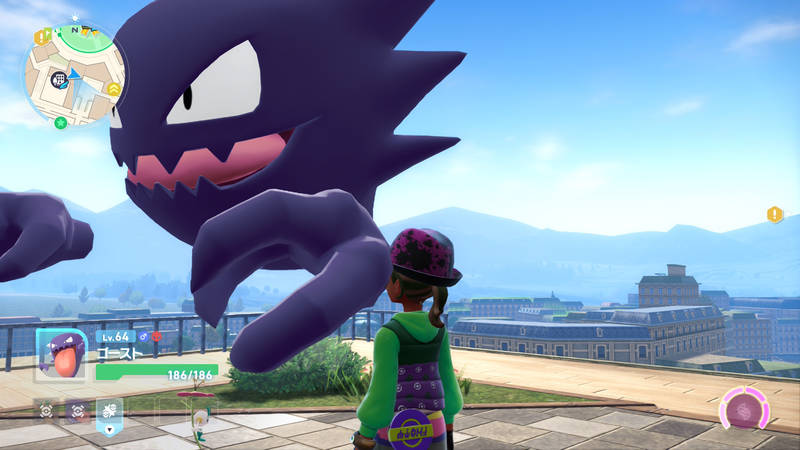Click the green star marker on minimap
This screenshot has width=800, height=450.
click(x=61, y=123)
